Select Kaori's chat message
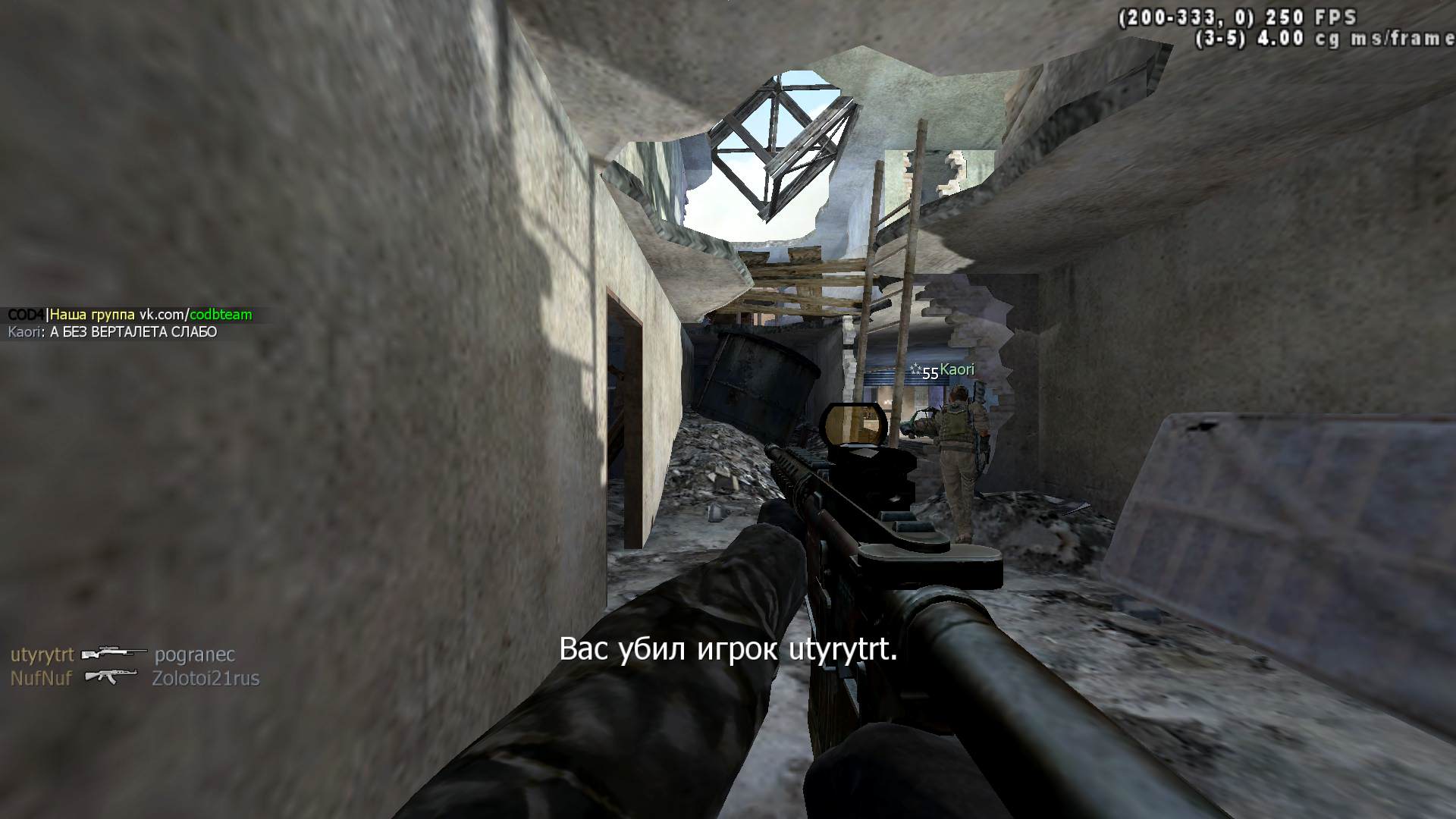This screenshot has height=819, width=1456. tap(133, 332)
